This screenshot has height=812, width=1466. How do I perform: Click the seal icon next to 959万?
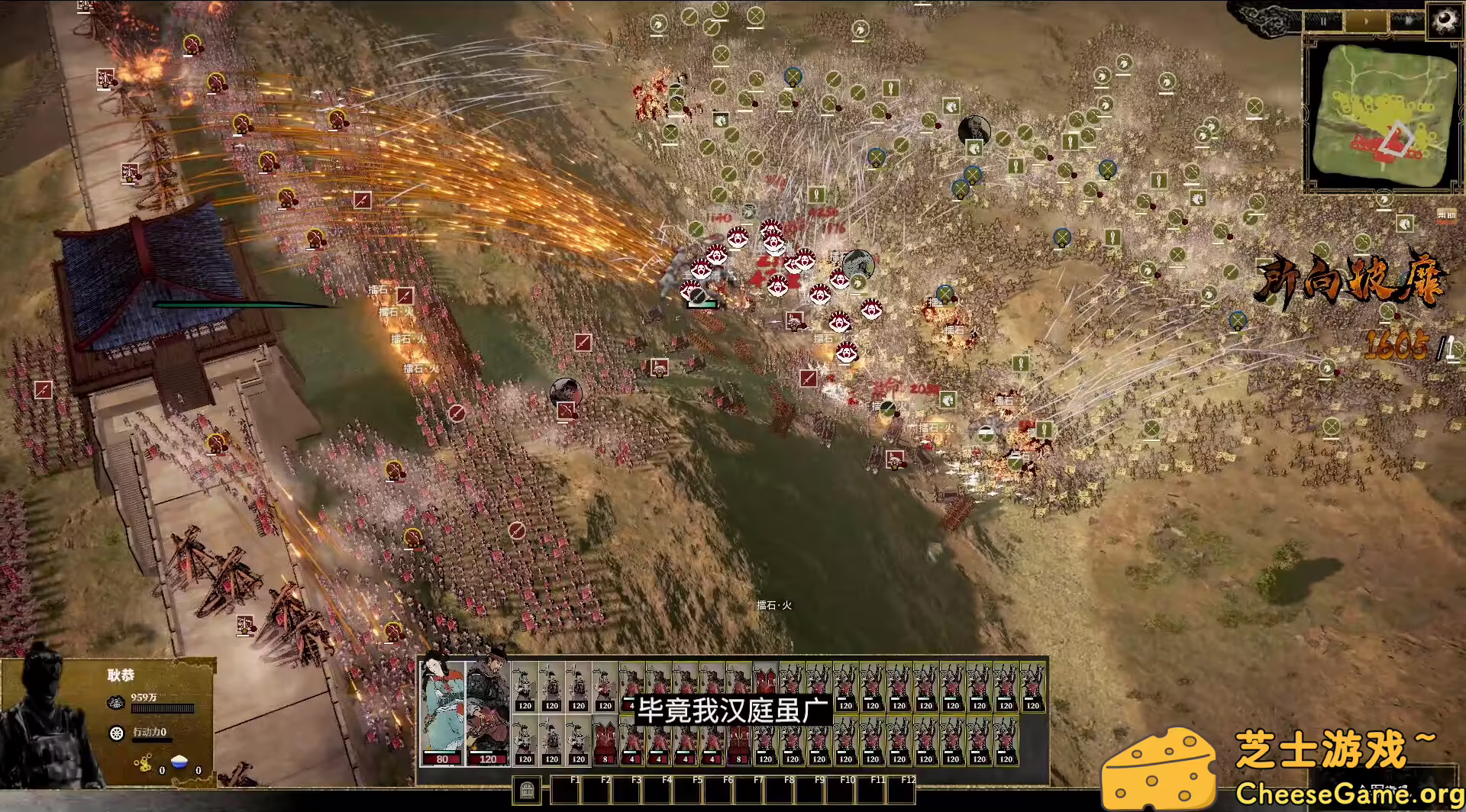coord(115,702)
